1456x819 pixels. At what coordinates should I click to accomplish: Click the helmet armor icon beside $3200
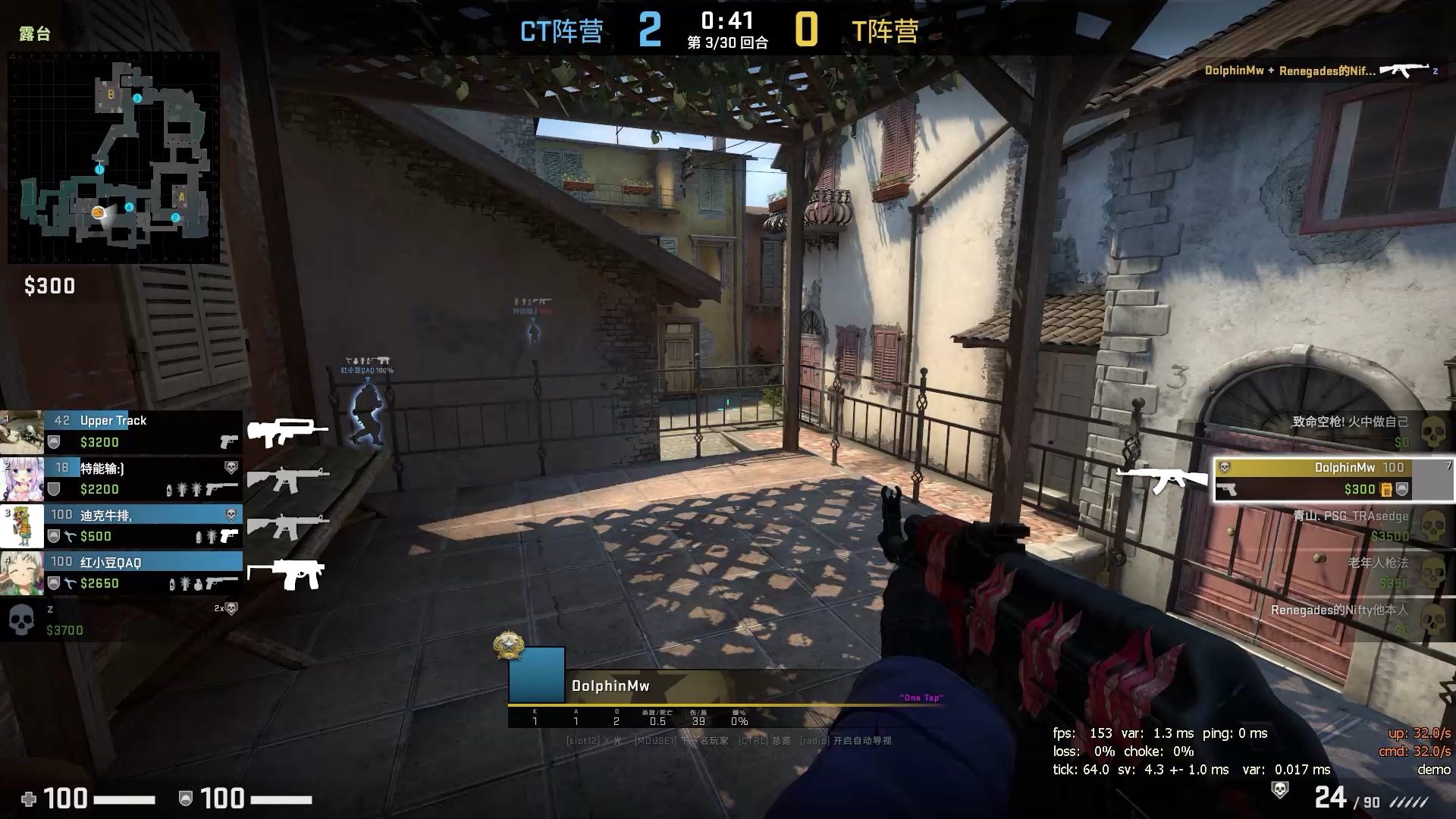[55, 442]
